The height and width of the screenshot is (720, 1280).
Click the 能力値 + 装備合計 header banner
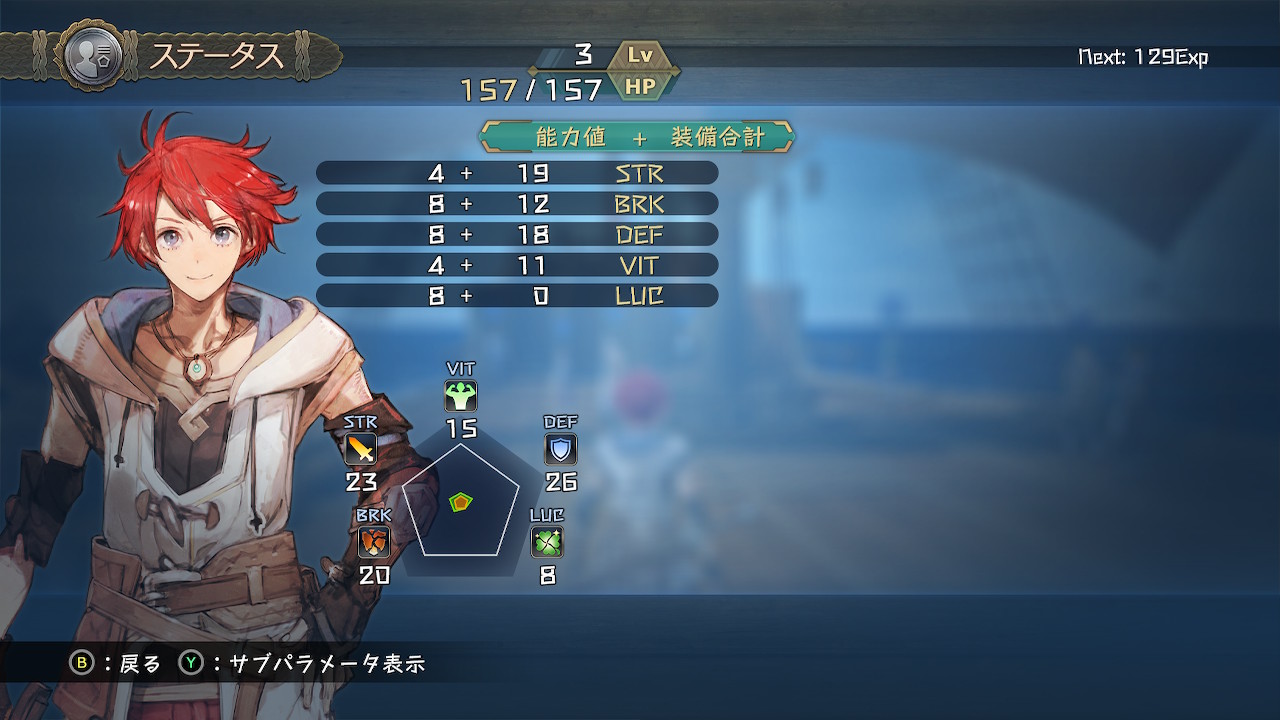pyautogui.click(x=637, y=137)
